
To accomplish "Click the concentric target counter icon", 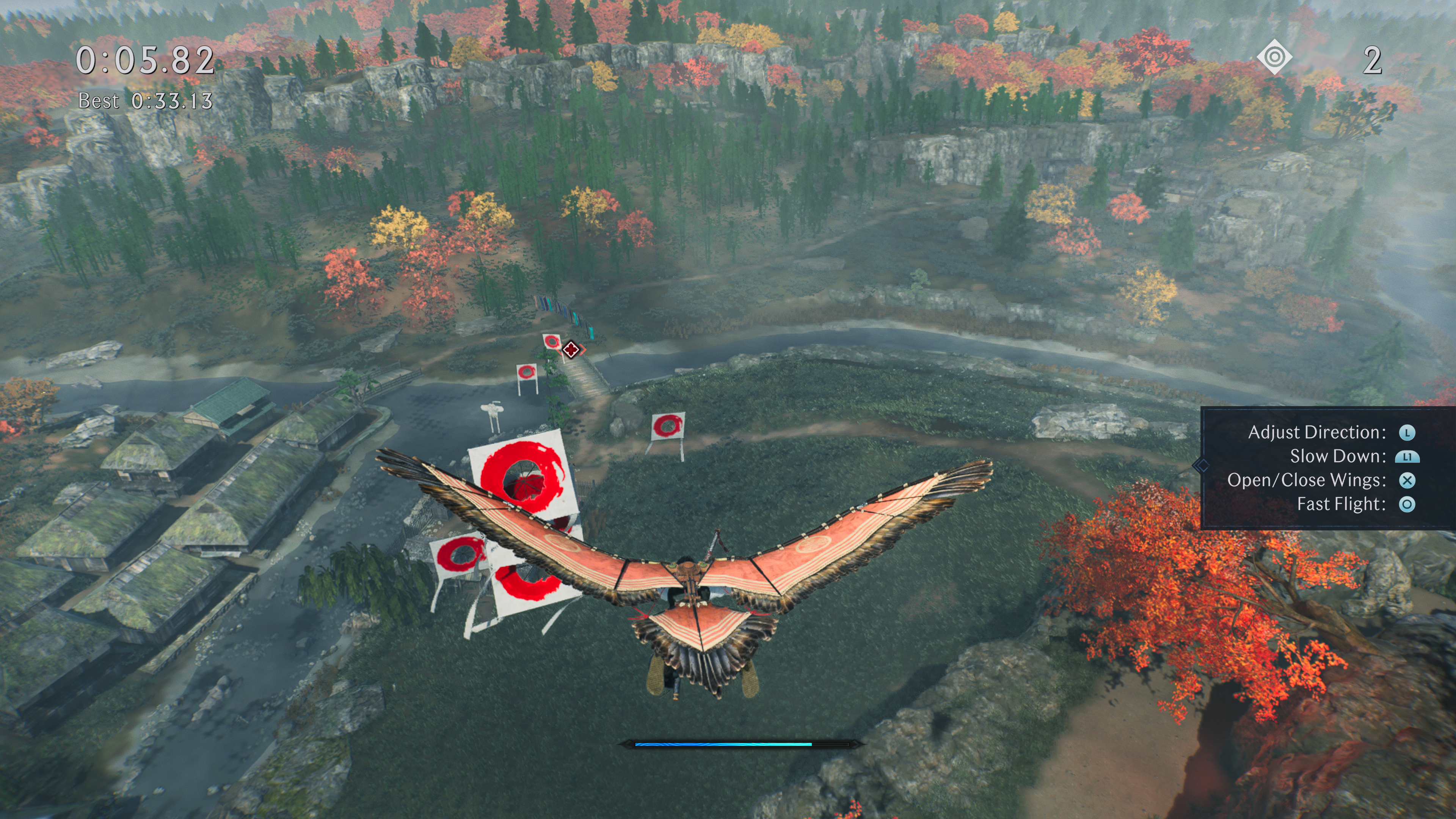I will click(x=1274, y=58).
